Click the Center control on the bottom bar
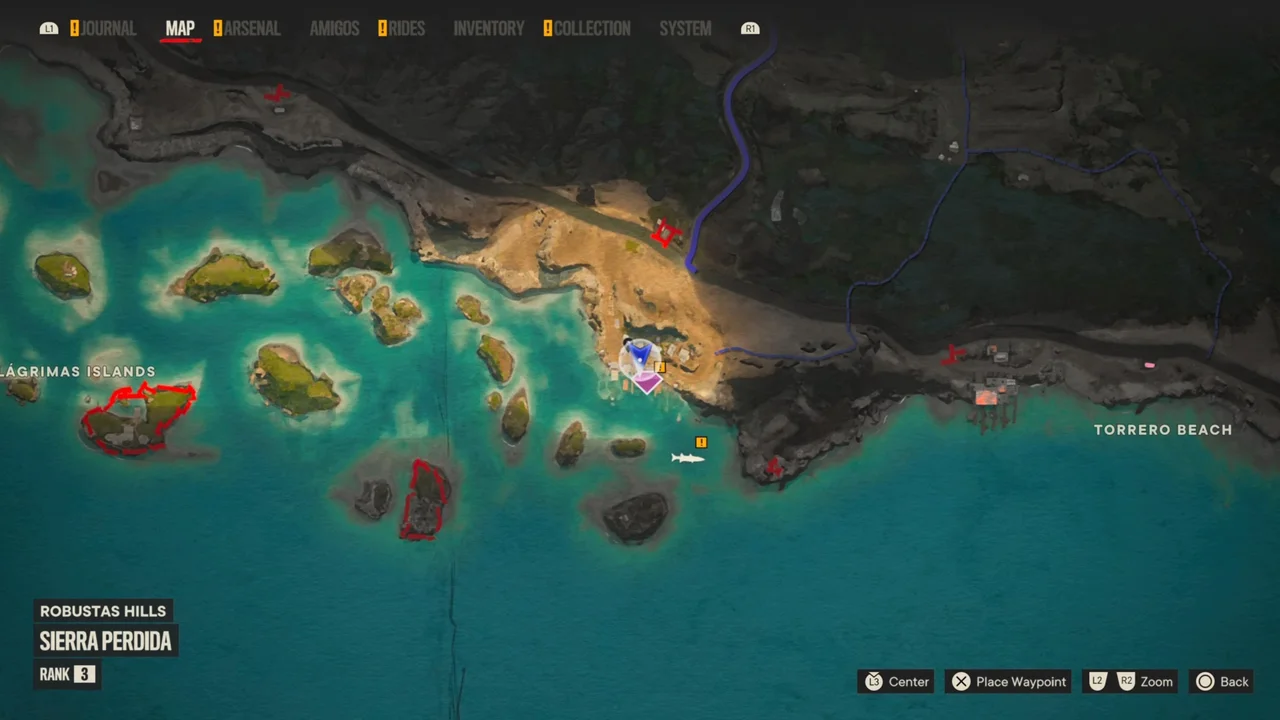1280x720 pixels. pos(896,681)
